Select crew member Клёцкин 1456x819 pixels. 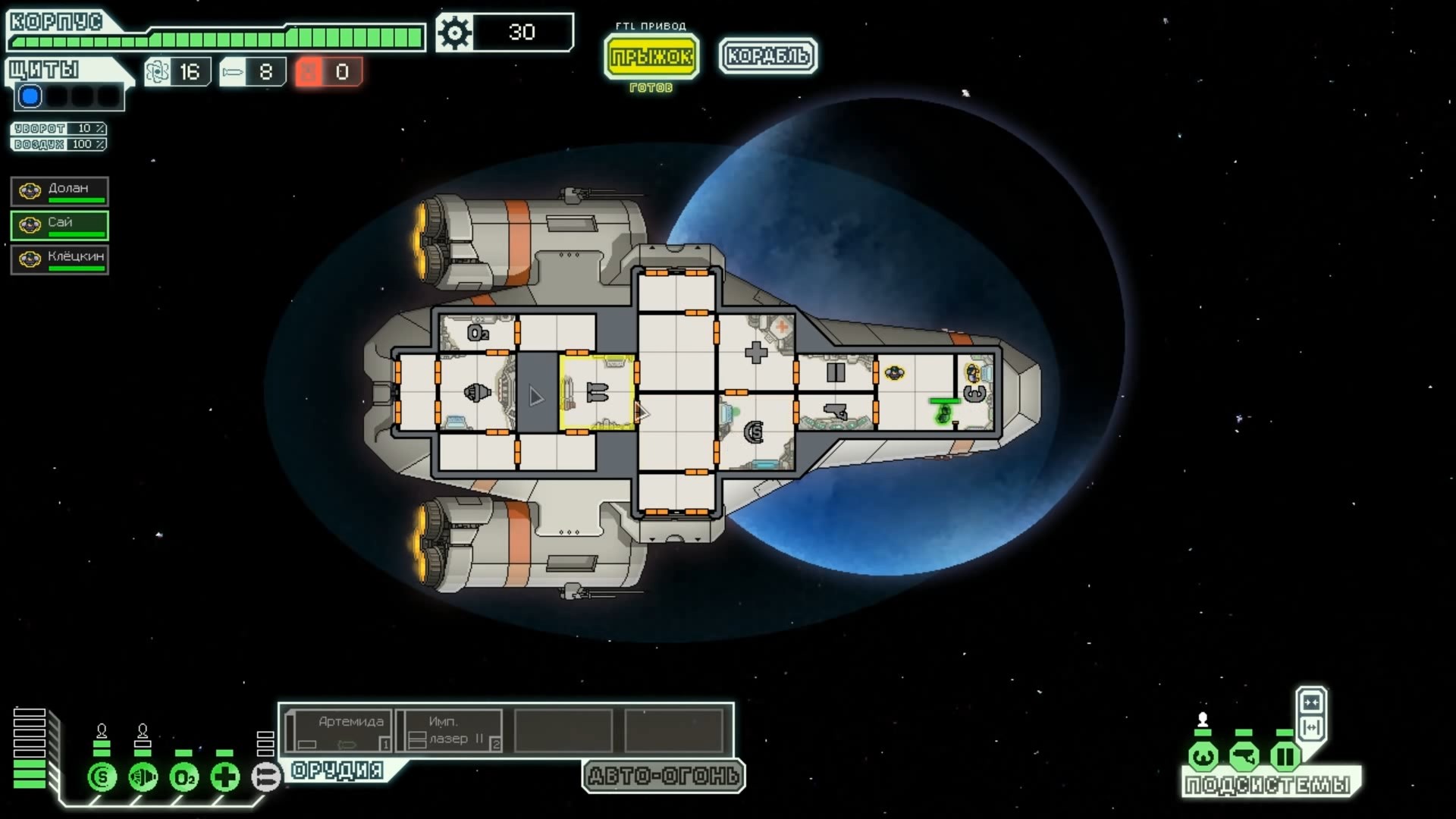point(60,259)
